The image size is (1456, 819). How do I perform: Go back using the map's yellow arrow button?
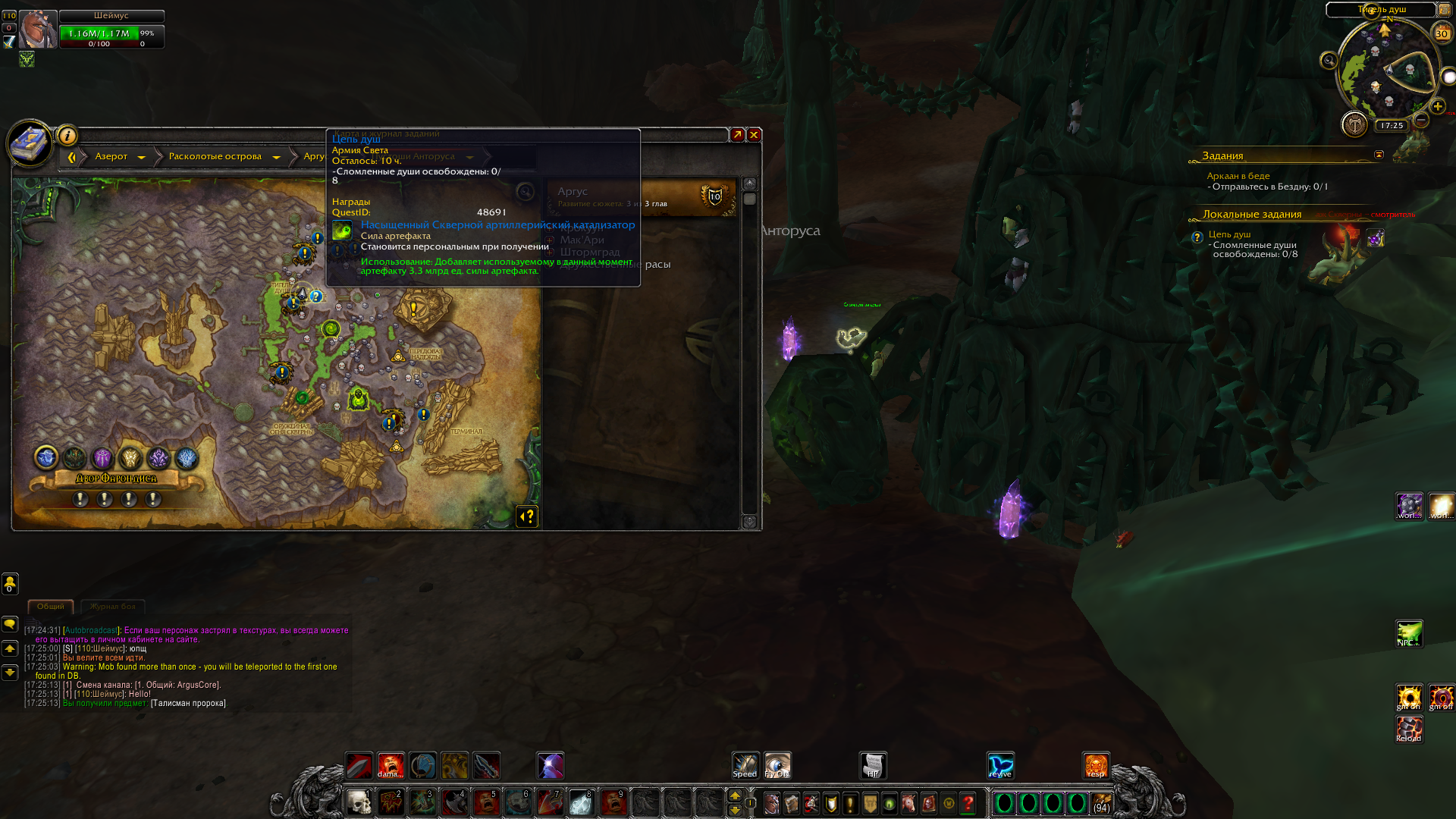tap(72, 157)
